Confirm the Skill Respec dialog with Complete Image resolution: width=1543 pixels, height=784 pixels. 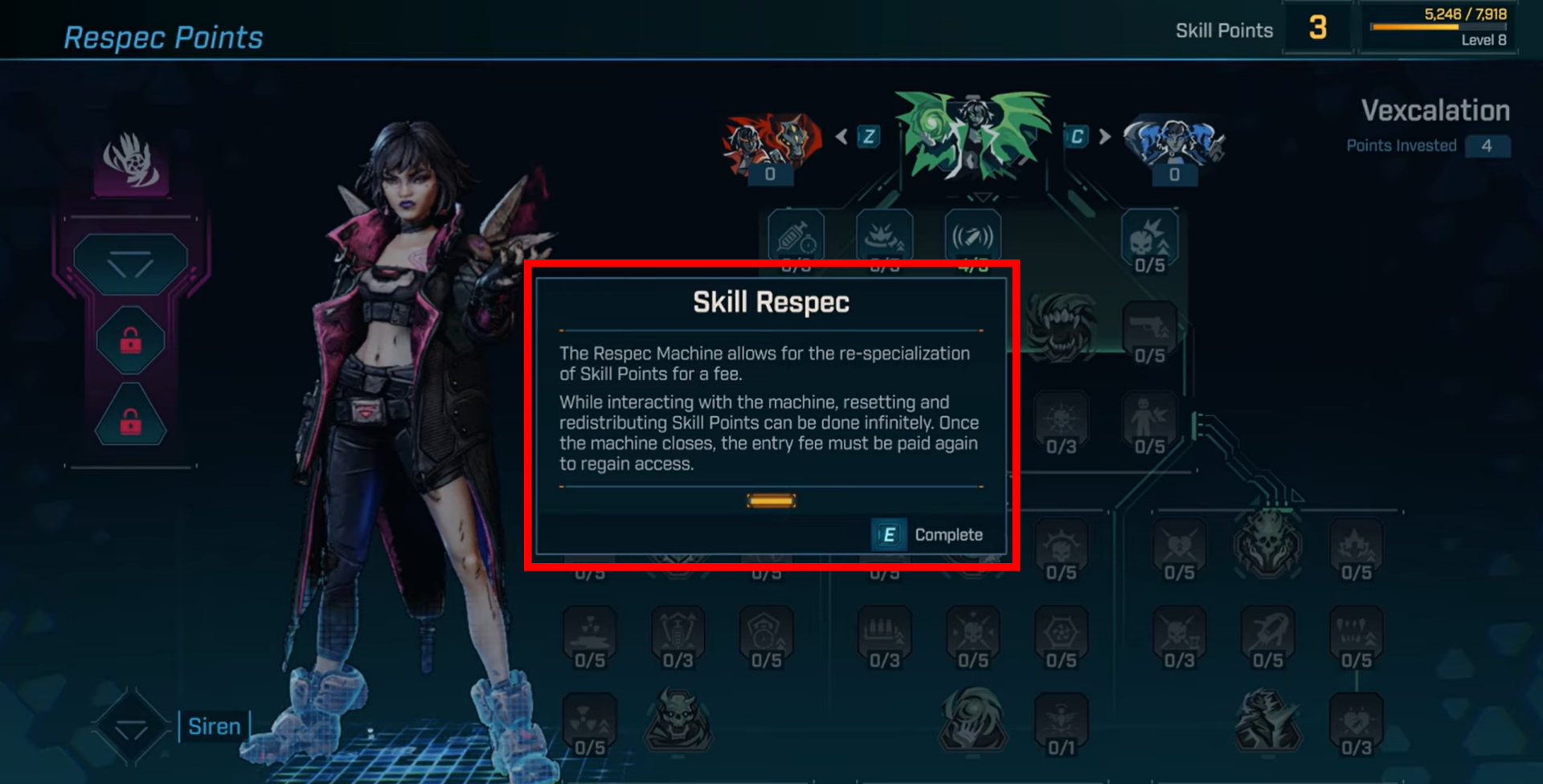point(930,535)
